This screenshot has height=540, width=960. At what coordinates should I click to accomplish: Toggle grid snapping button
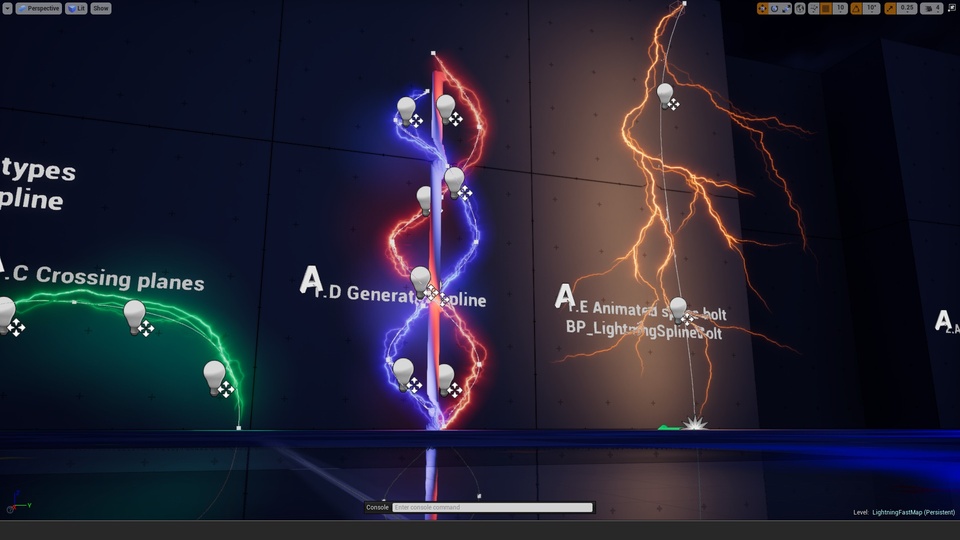(x=826, y=8)
